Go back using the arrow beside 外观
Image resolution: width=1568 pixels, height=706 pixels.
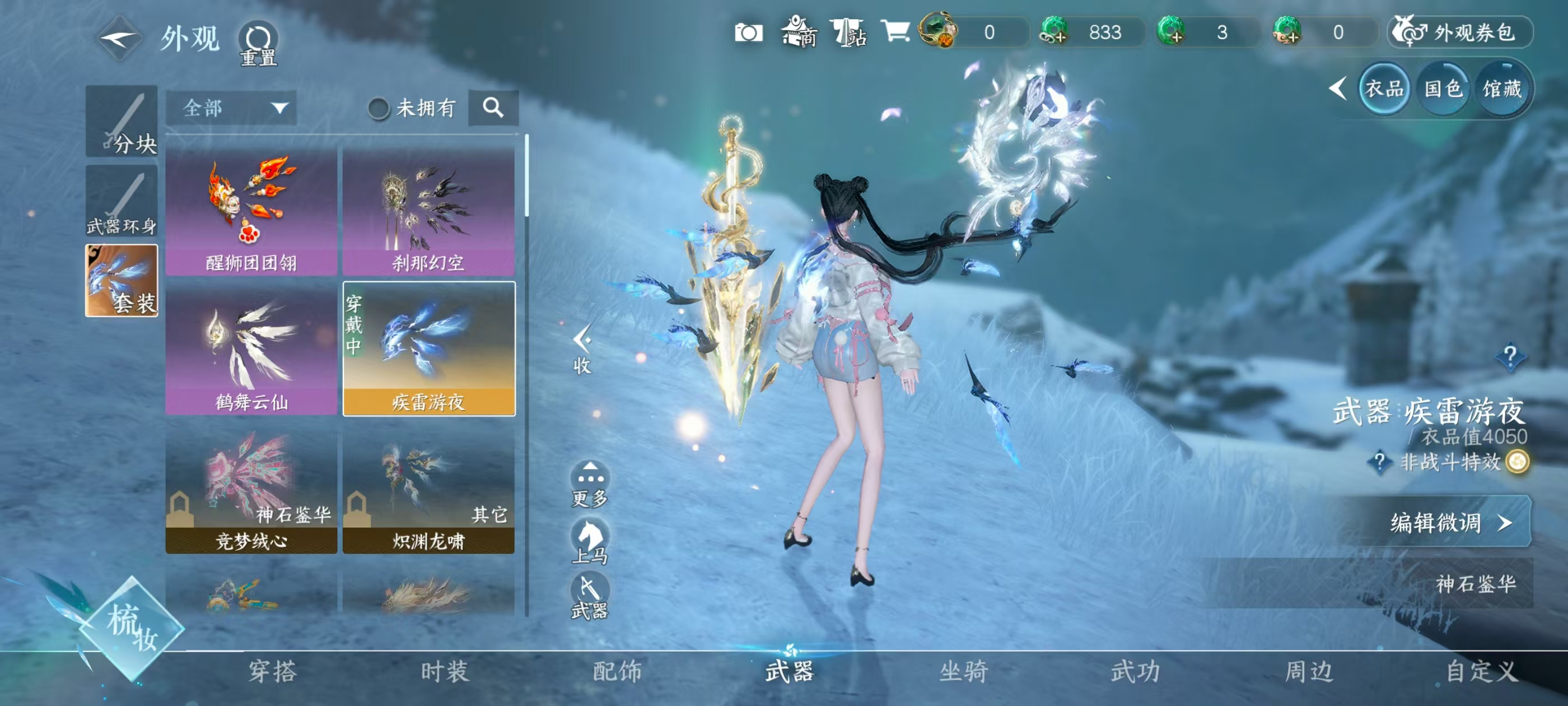119,38
